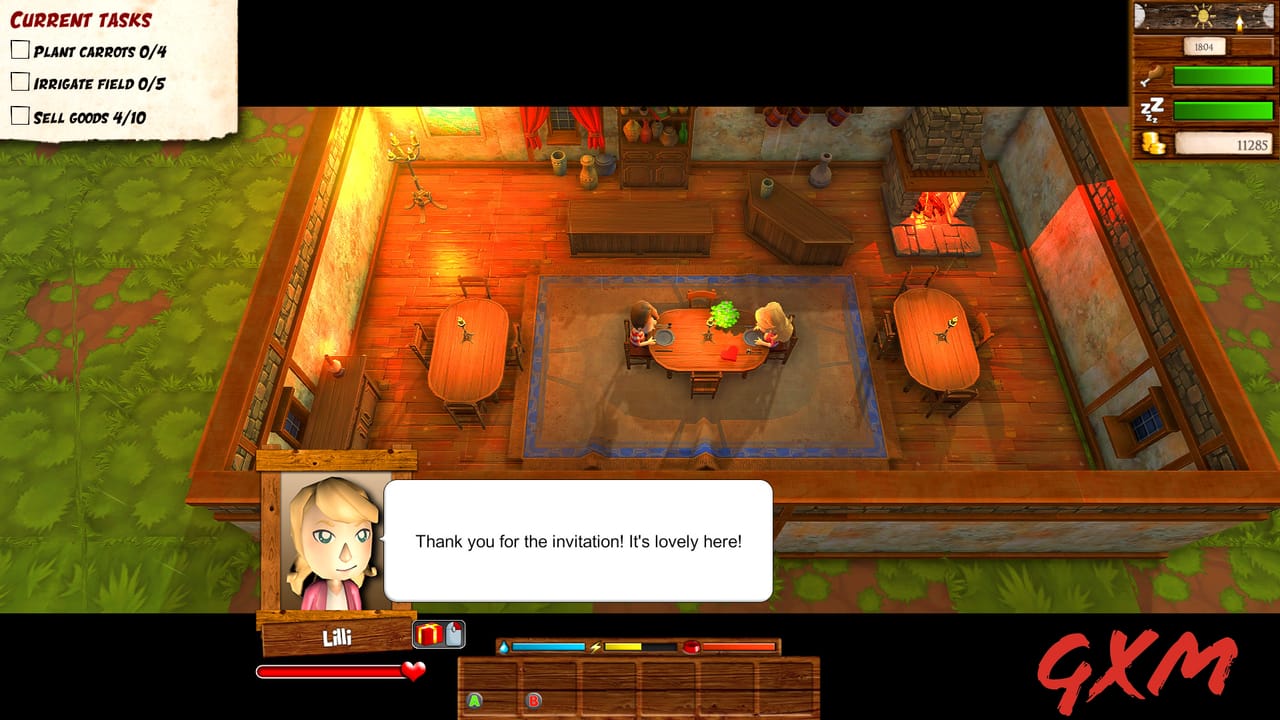
Task: Select the first empty hotbar slot
Action: click(490, 688)
